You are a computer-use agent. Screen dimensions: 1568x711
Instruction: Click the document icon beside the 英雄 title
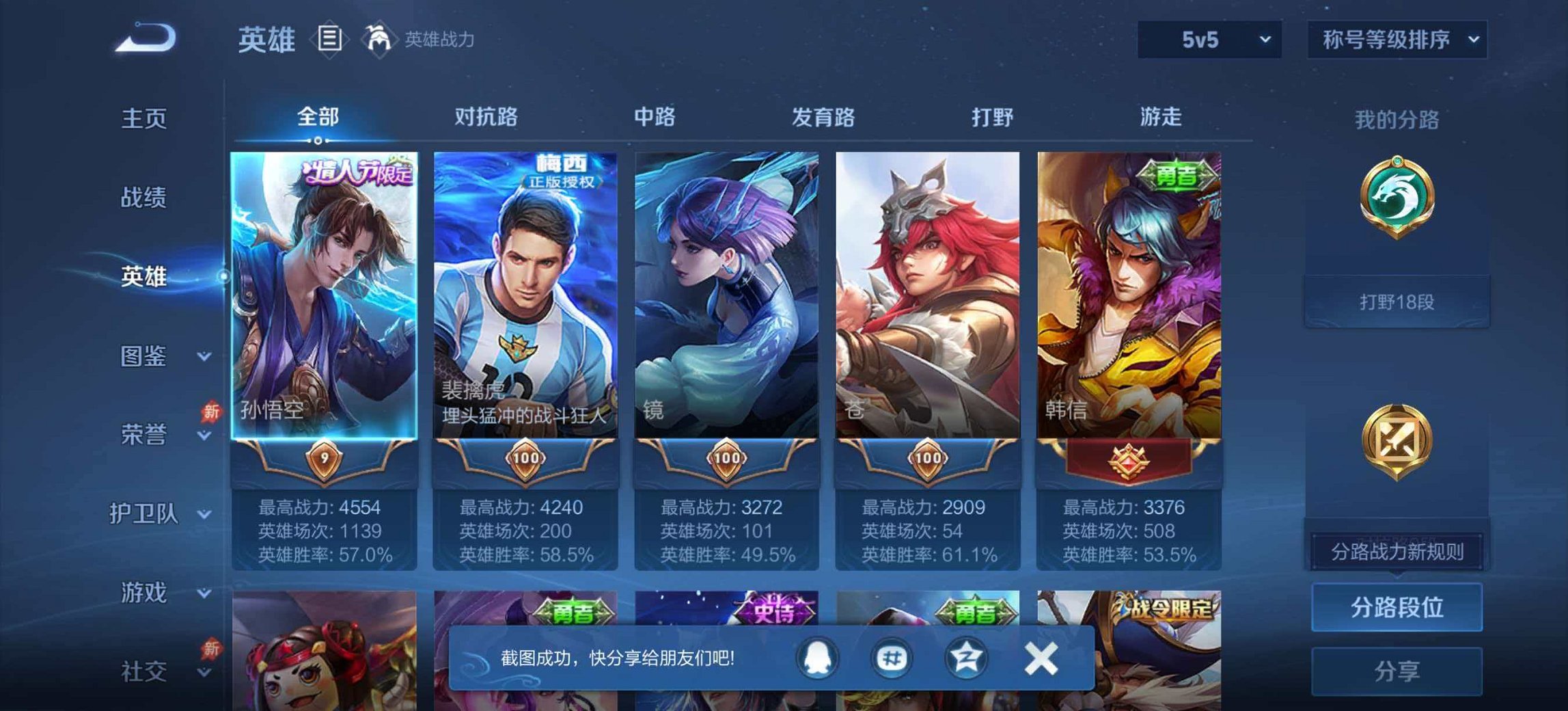[330, 39]
